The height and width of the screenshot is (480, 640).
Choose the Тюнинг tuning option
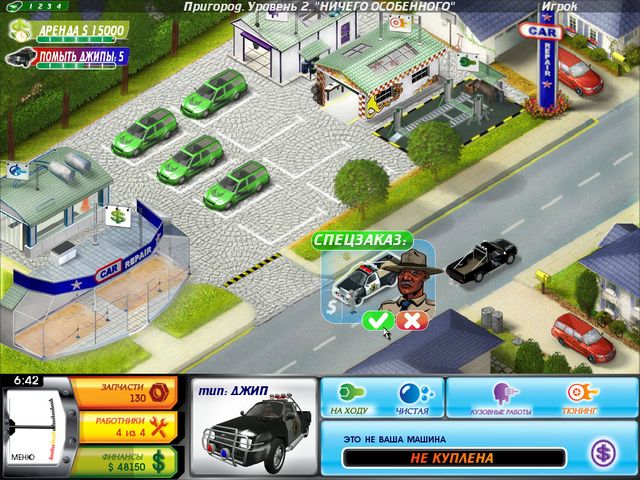click(x=579, y=396)
